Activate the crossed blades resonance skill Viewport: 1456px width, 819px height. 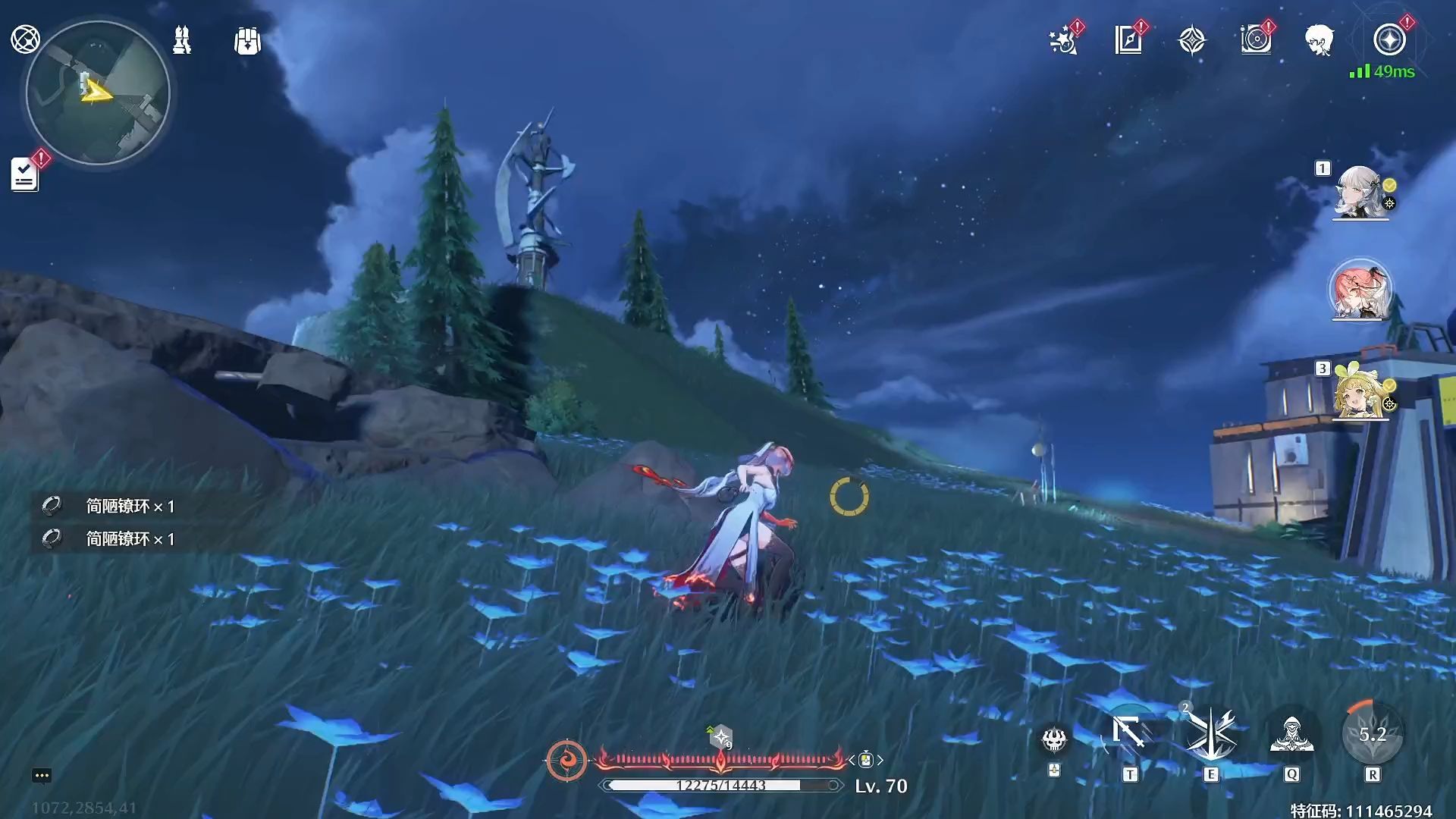(1211, 734)
